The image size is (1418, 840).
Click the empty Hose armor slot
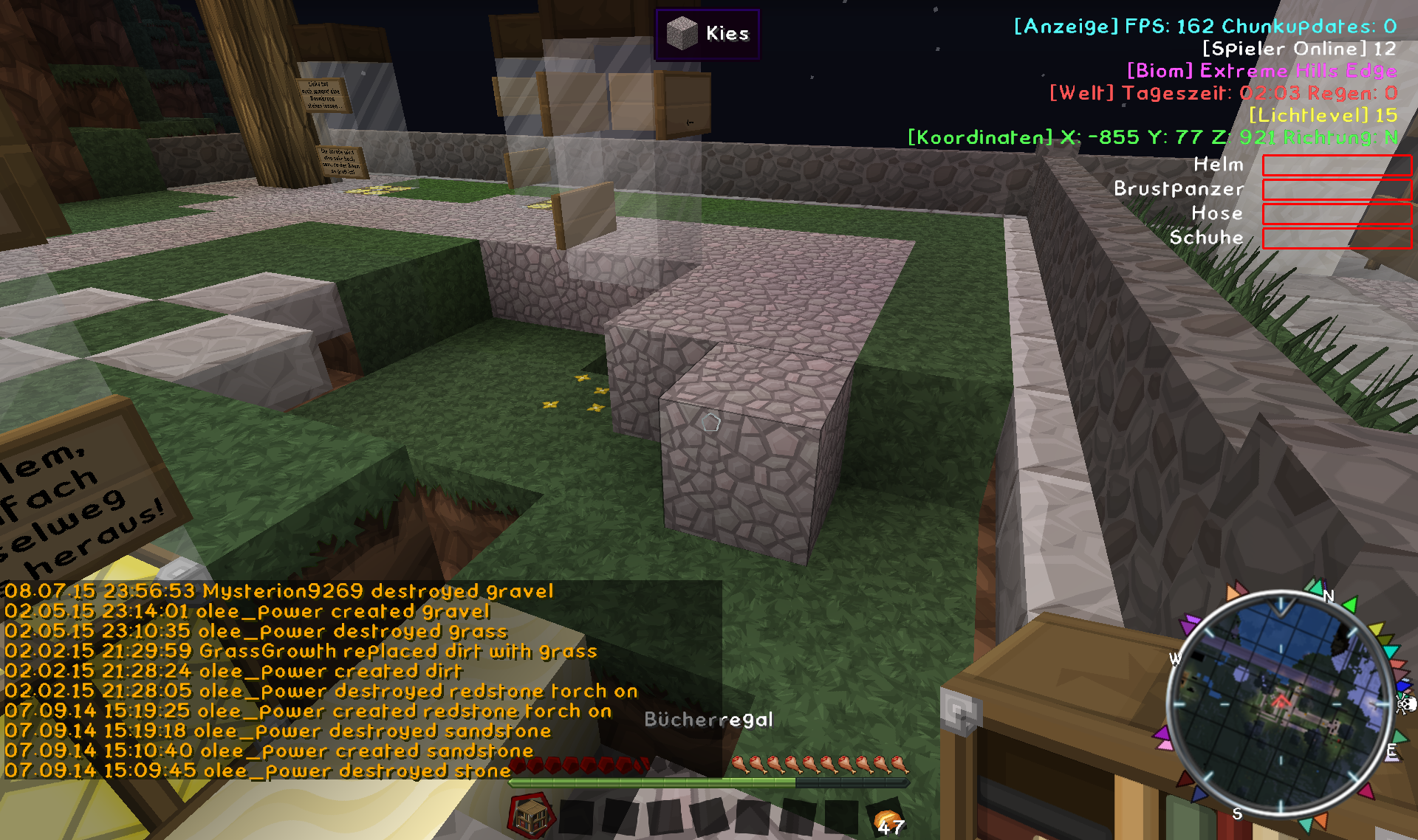(x=1336, y=214)
